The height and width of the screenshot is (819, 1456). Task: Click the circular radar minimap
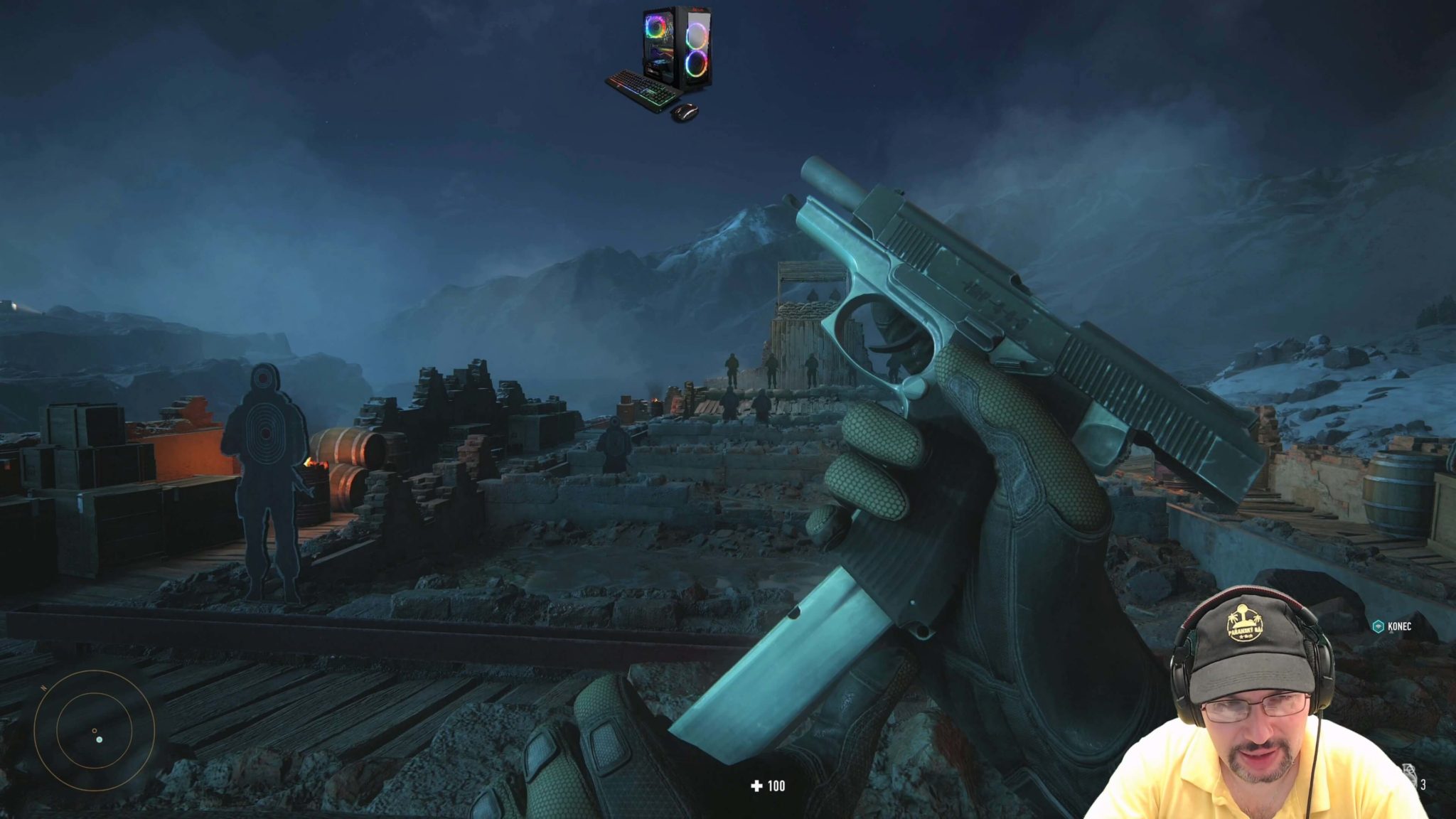94,729
